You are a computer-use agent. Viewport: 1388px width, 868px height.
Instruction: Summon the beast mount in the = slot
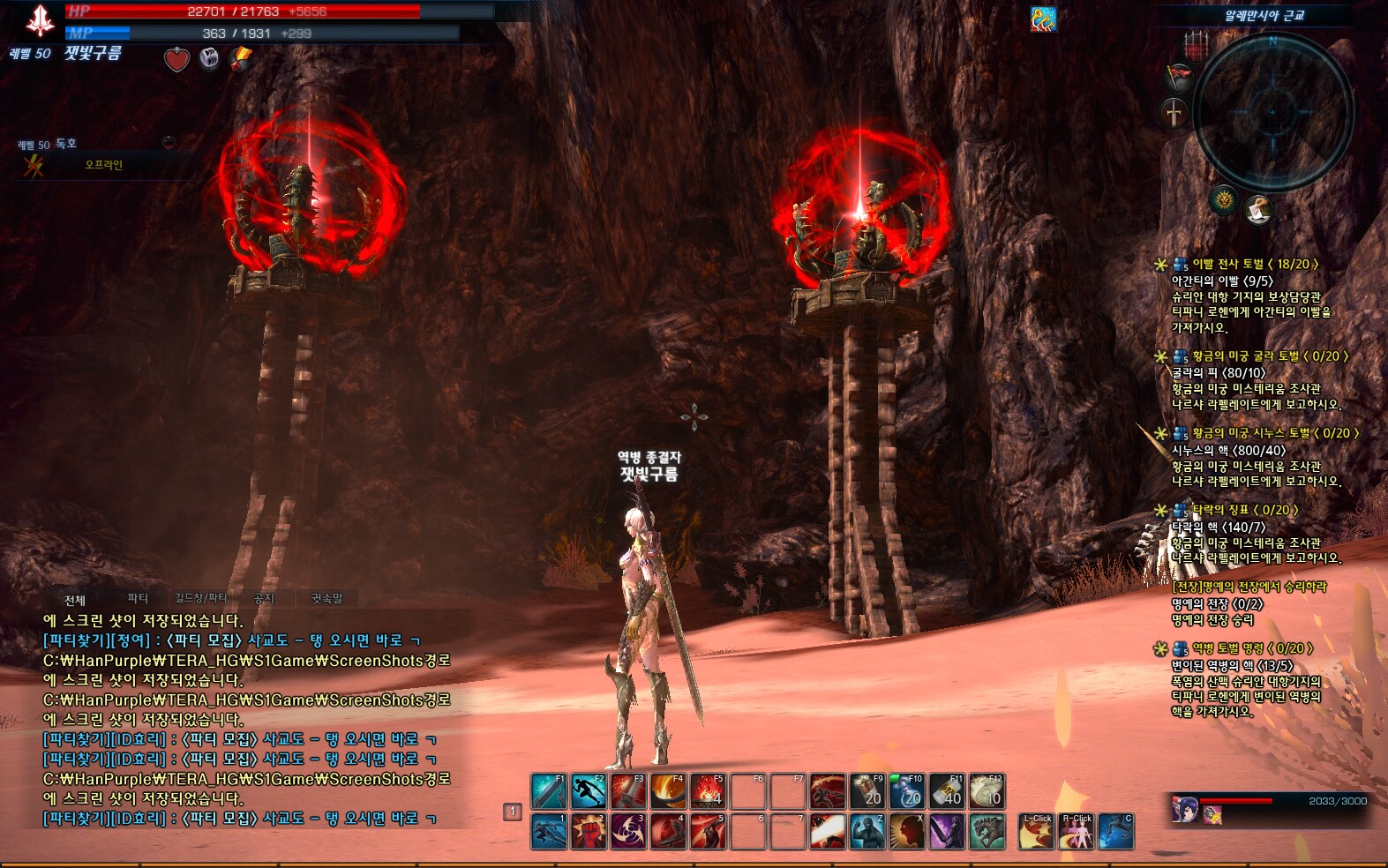click(x=987, y=832)
